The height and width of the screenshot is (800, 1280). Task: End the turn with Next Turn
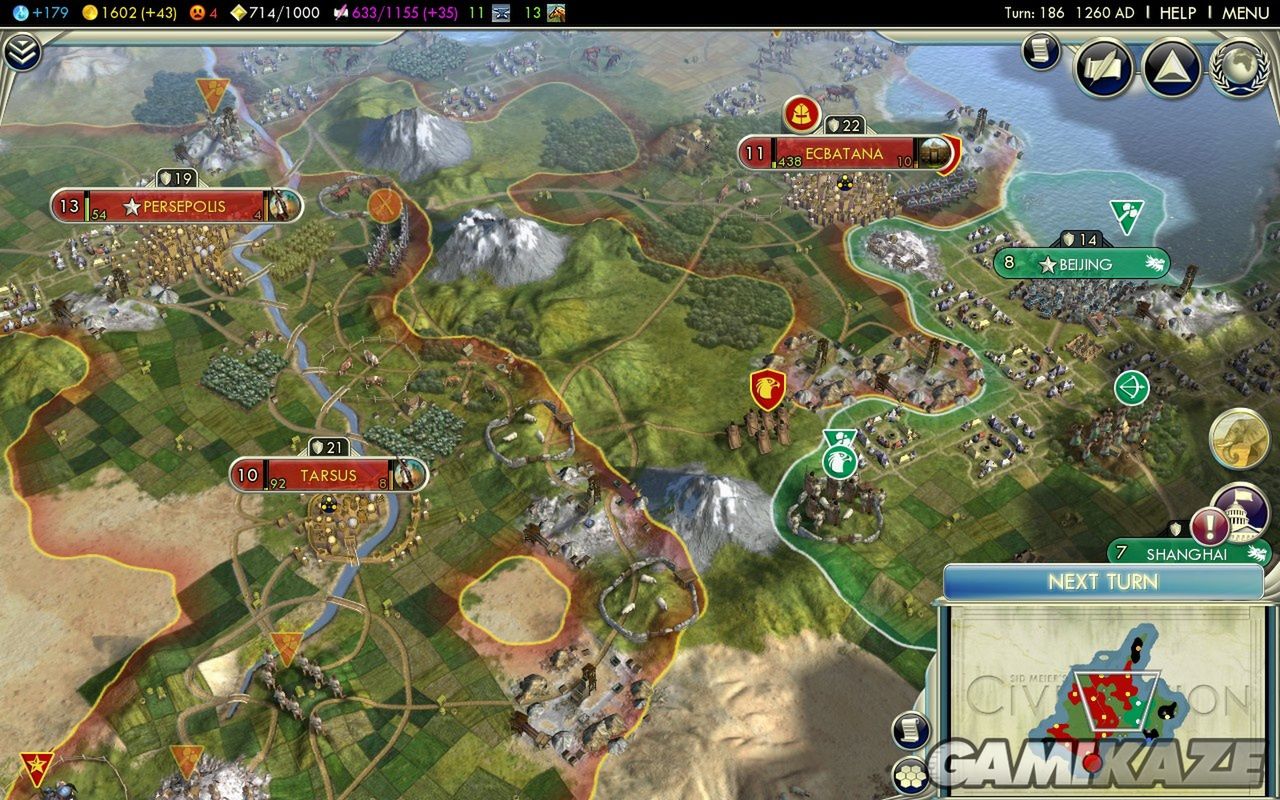1103,582
